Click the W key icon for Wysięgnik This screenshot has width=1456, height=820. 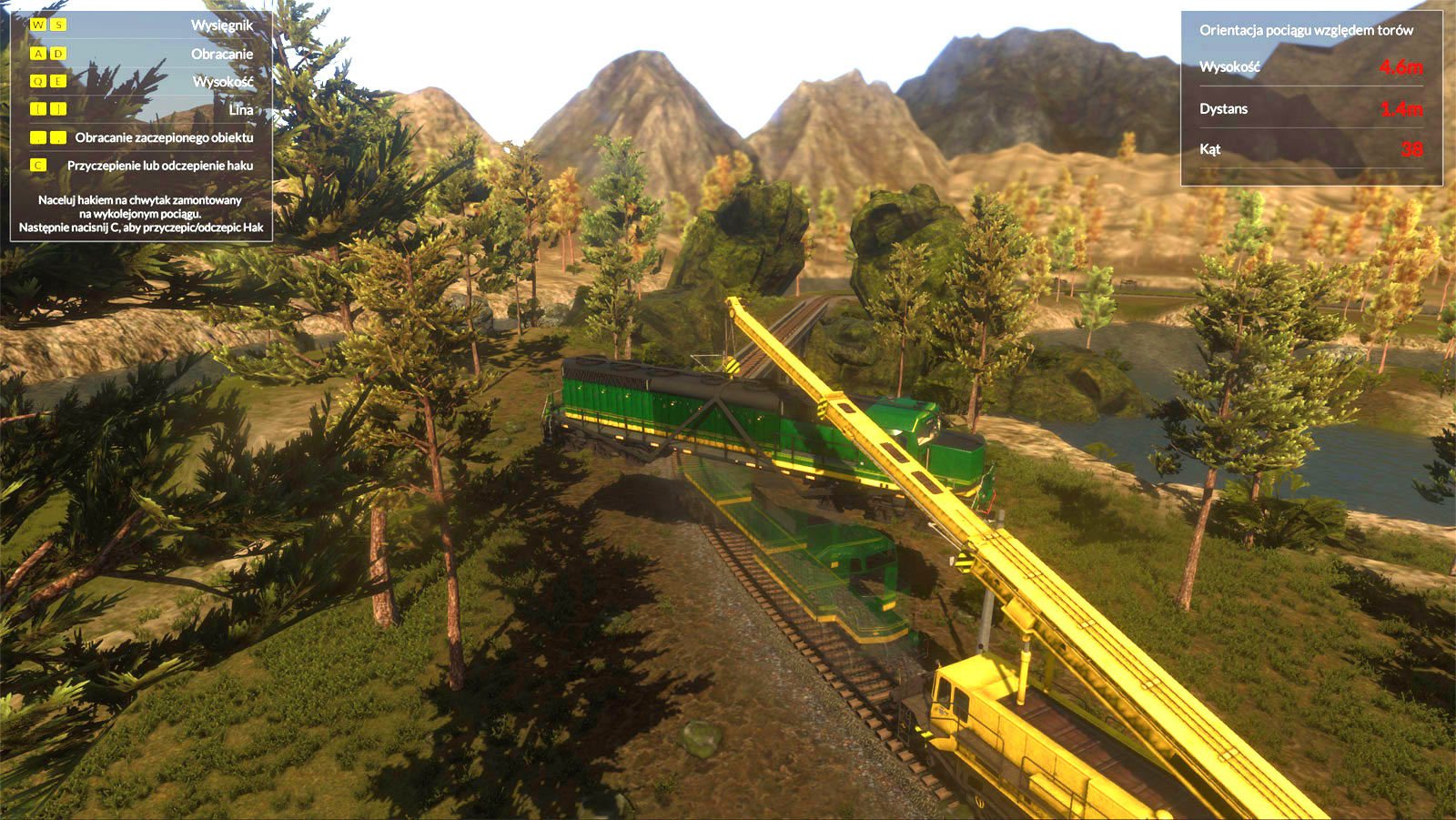pyautogui.click(x=37, y=25)
